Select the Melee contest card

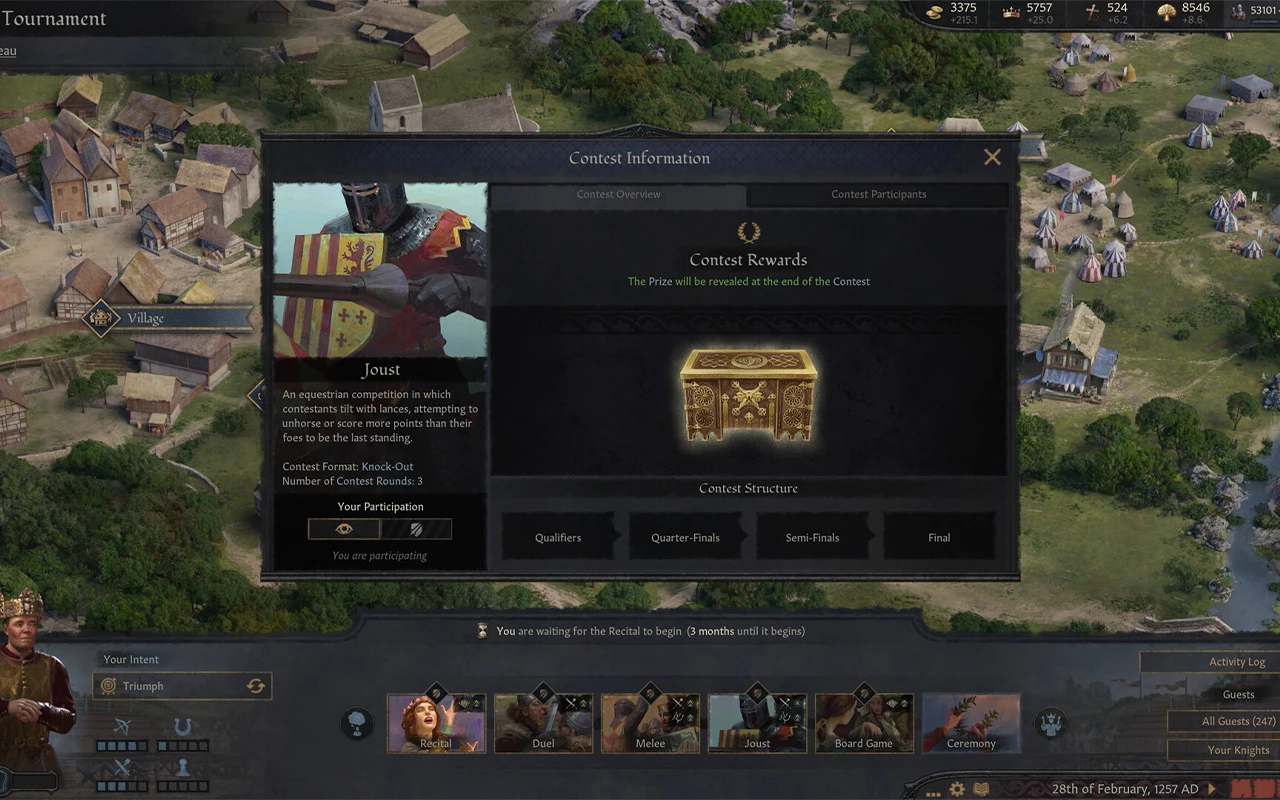650,723
